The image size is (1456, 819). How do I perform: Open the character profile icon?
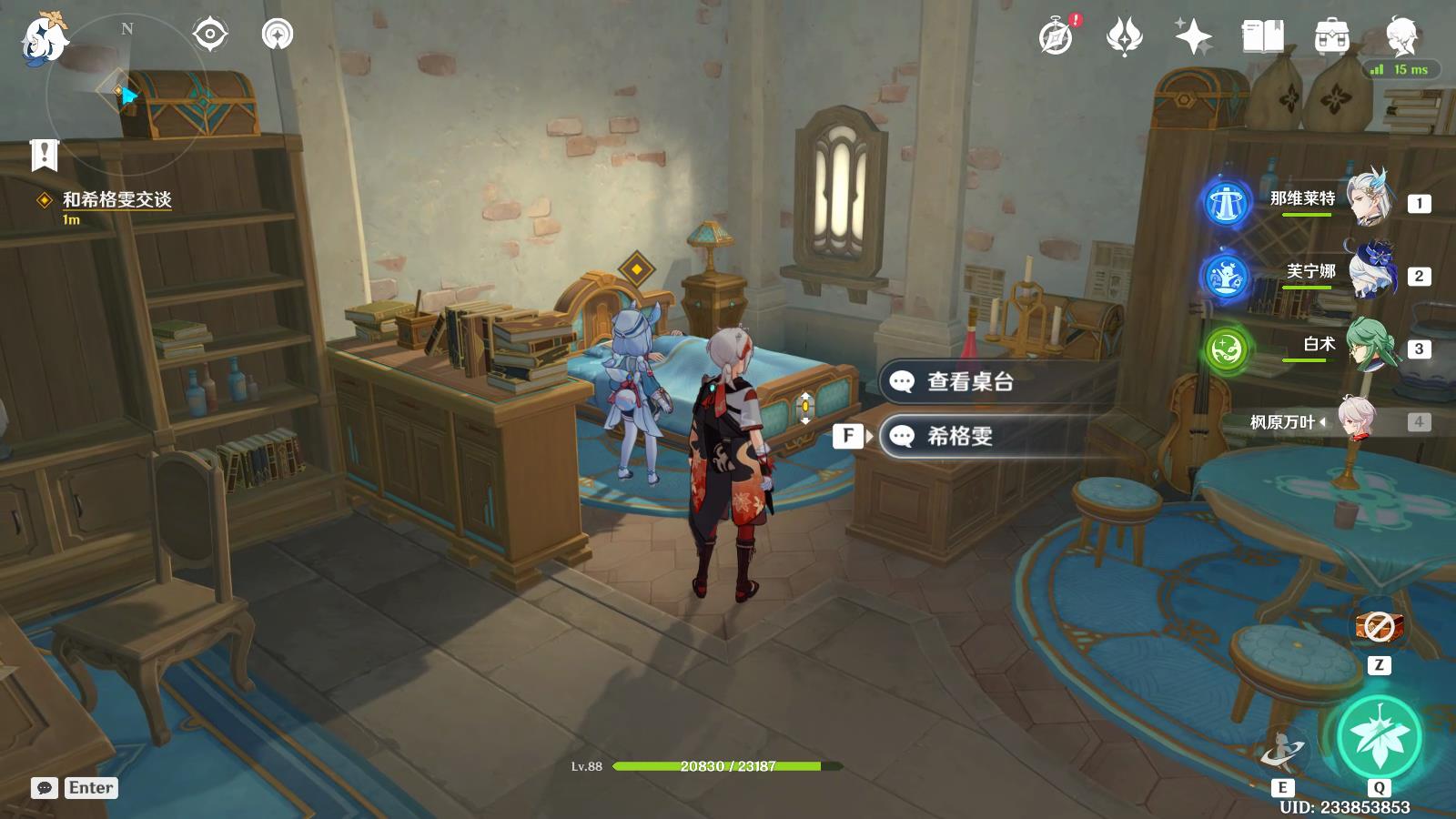tap(1401, 37)
